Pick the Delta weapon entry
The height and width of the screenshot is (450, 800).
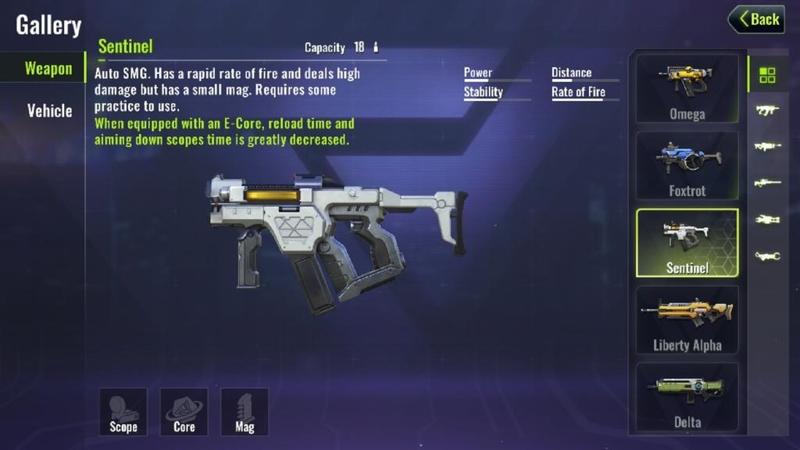click(687, 397)
